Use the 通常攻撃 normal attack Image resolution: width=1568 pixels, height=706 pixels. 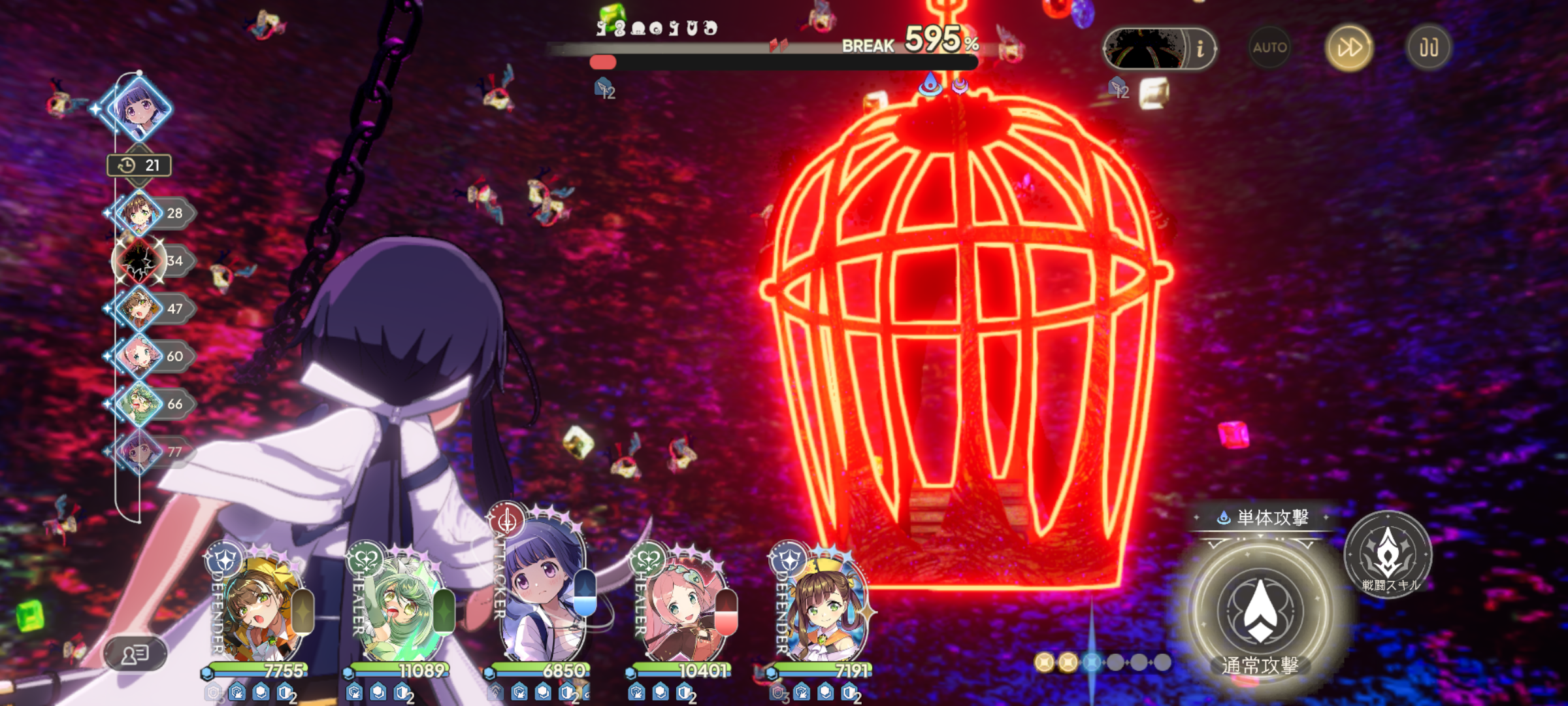pos(1260,611)
